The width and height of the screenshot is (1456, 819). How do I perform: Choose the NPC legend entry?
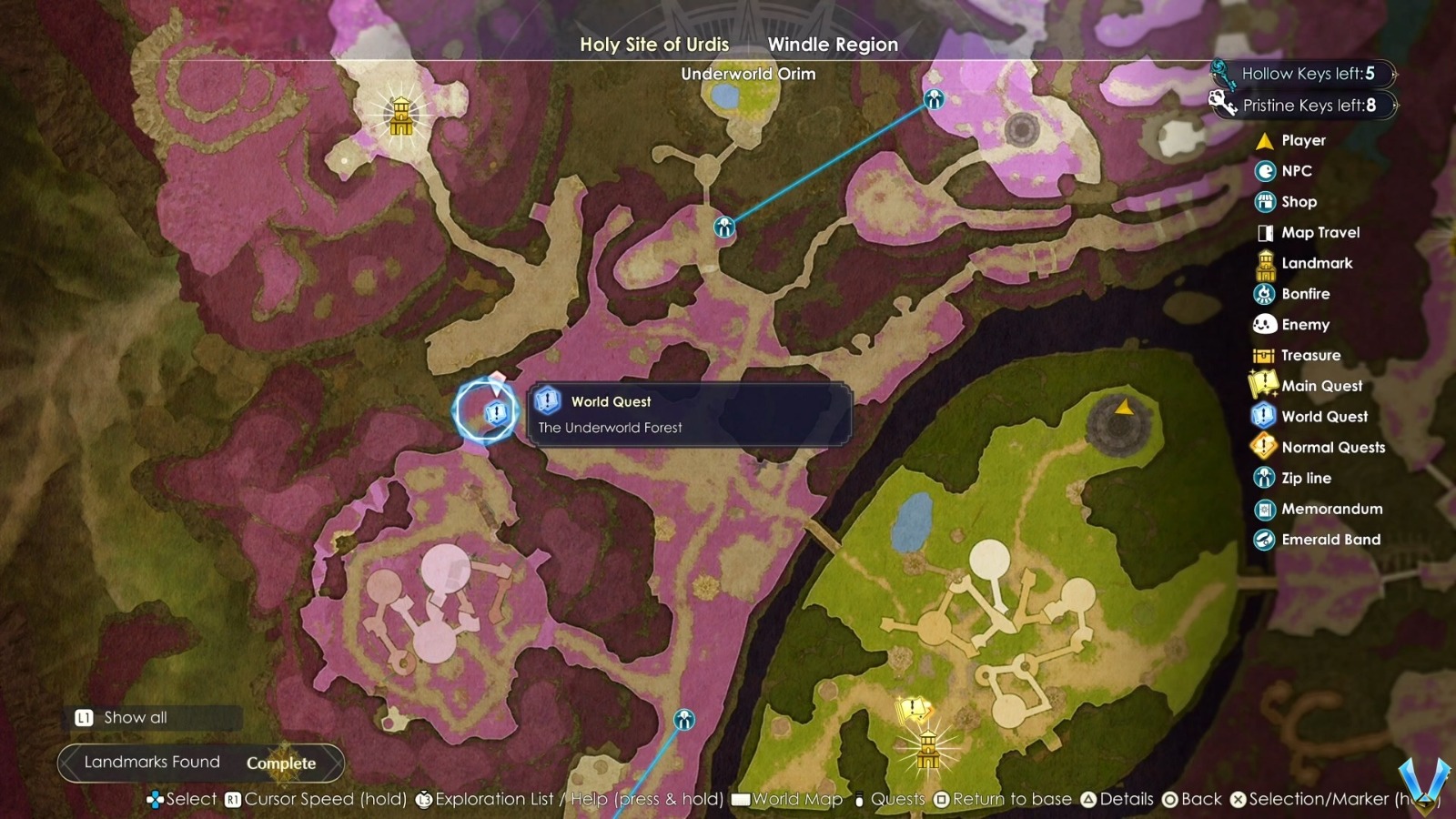coord(1296,171)
